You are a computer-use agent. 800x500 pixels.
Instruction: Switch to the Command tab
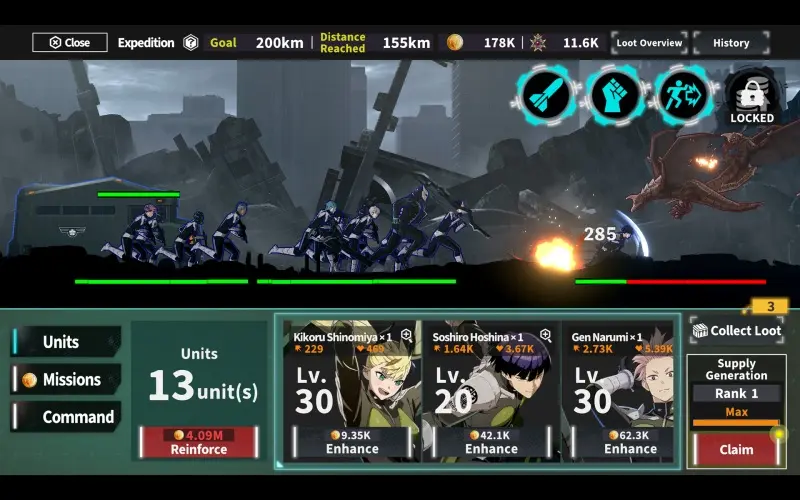coord(66,417)
